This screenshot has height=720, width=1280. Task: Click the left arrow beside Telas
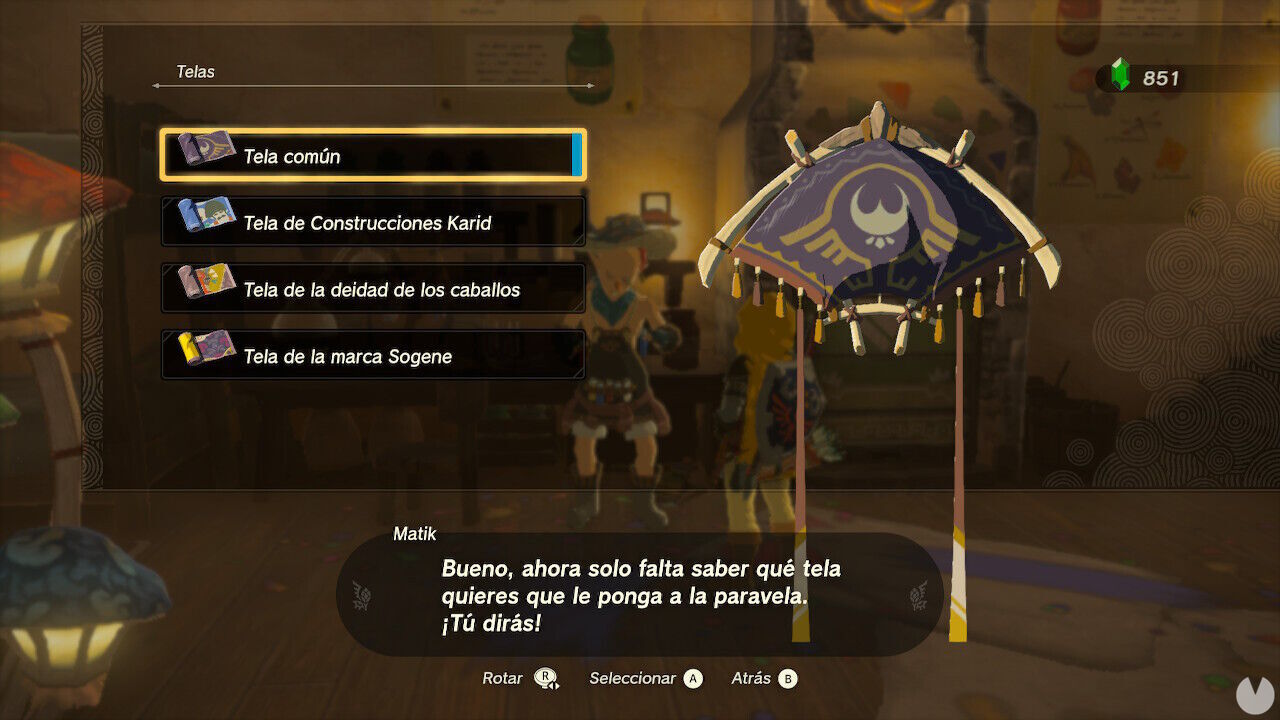pos(157,85)
